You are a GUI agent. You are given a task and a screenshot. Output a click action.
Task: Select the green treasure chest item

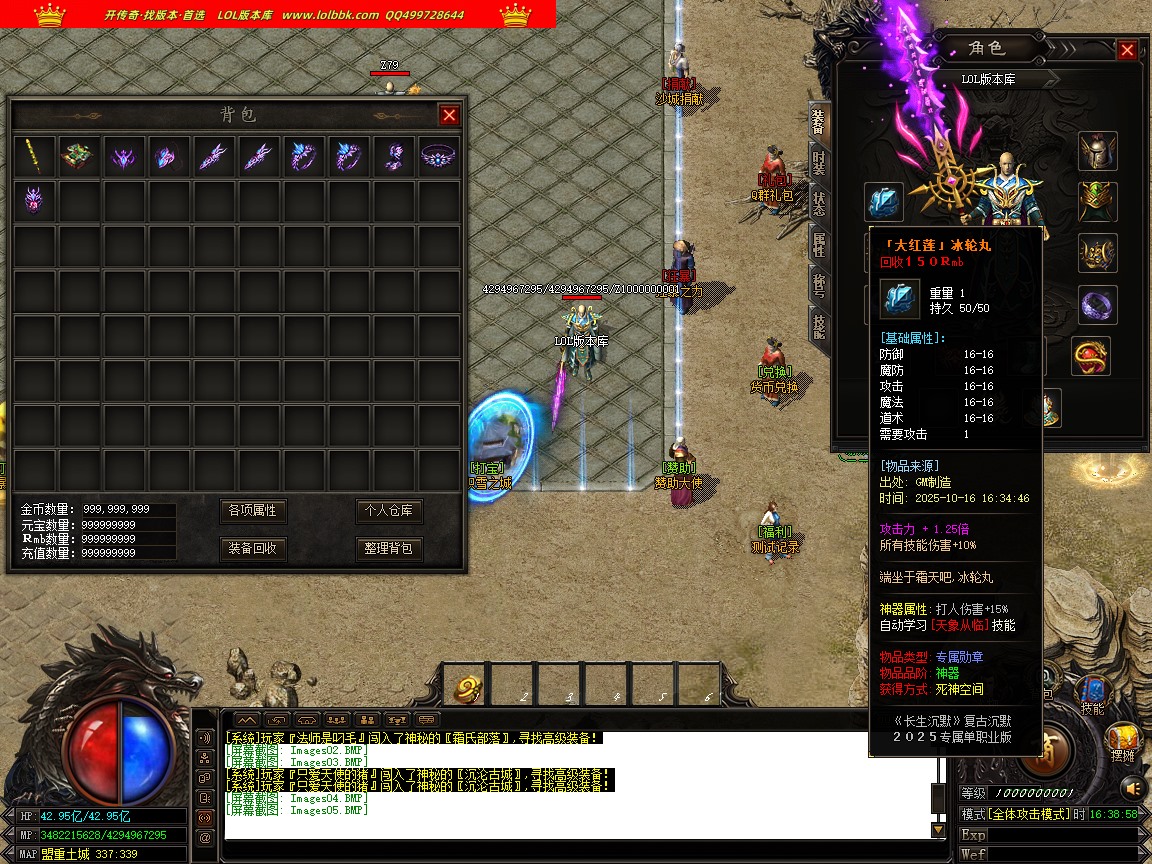coord(79,156)
